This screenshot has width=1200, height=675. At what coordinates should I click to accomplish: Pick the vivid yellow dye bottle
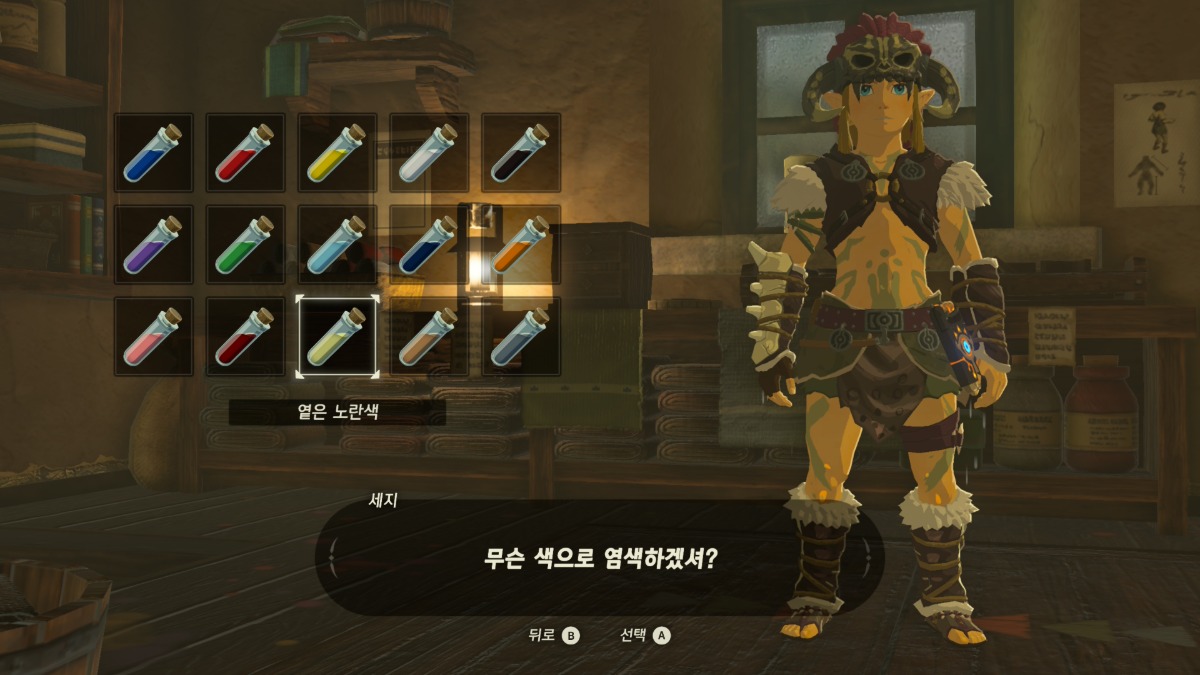pyautogui.click(x=337, y=152)
